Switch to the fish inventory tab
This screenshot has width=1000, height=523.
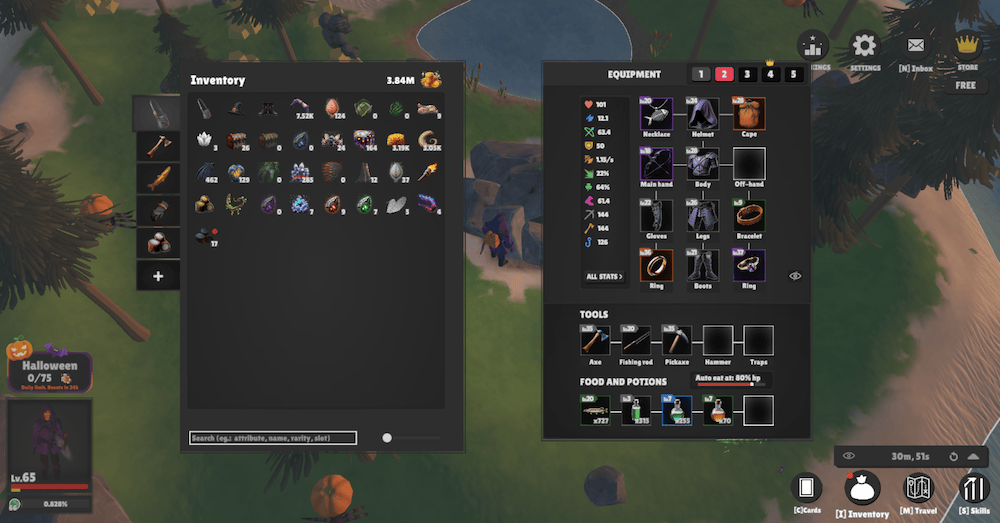[x=158, y=178]
